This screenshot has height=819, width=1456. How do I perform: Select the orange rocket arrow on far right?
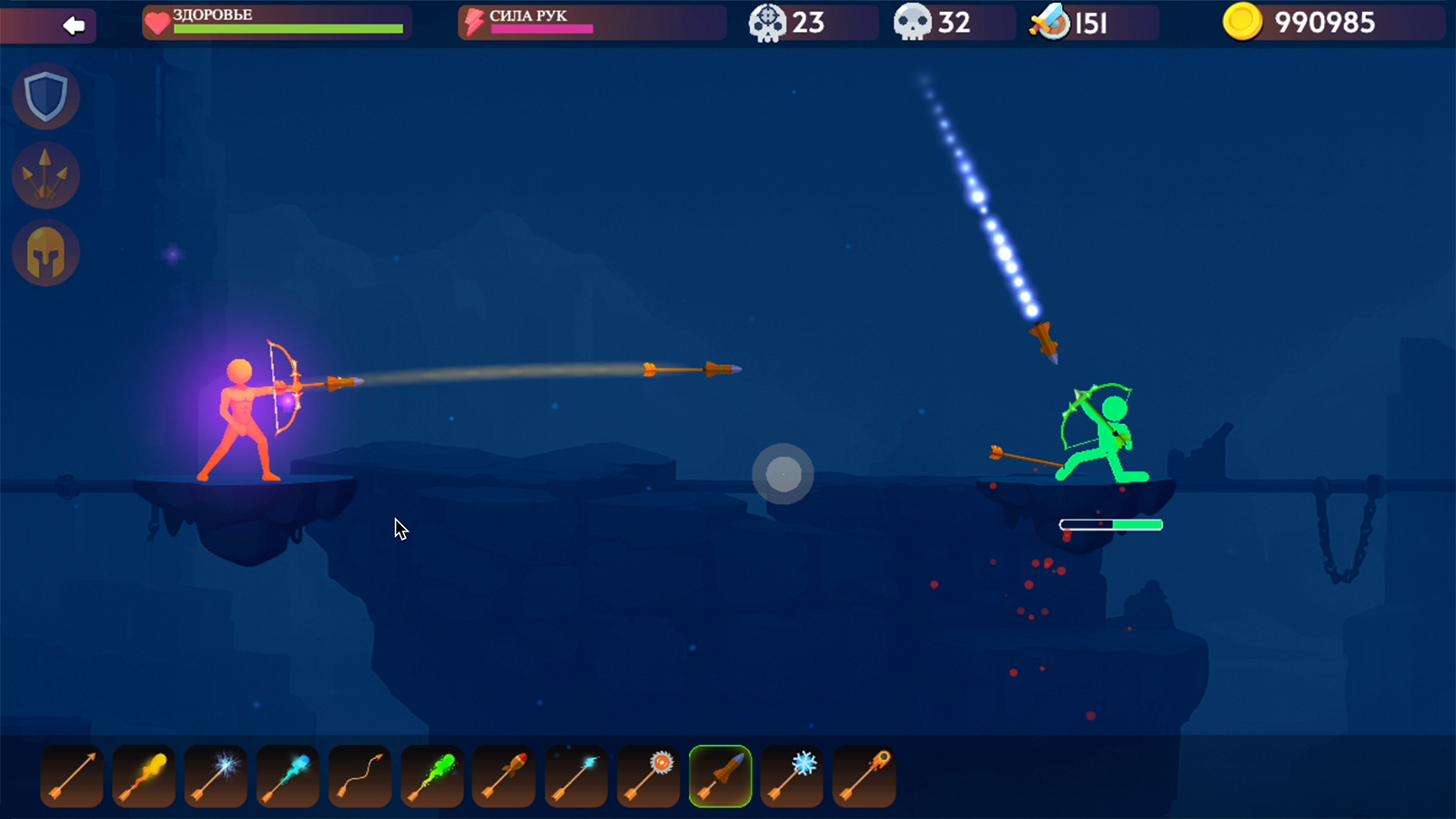(x=863, y=775)
